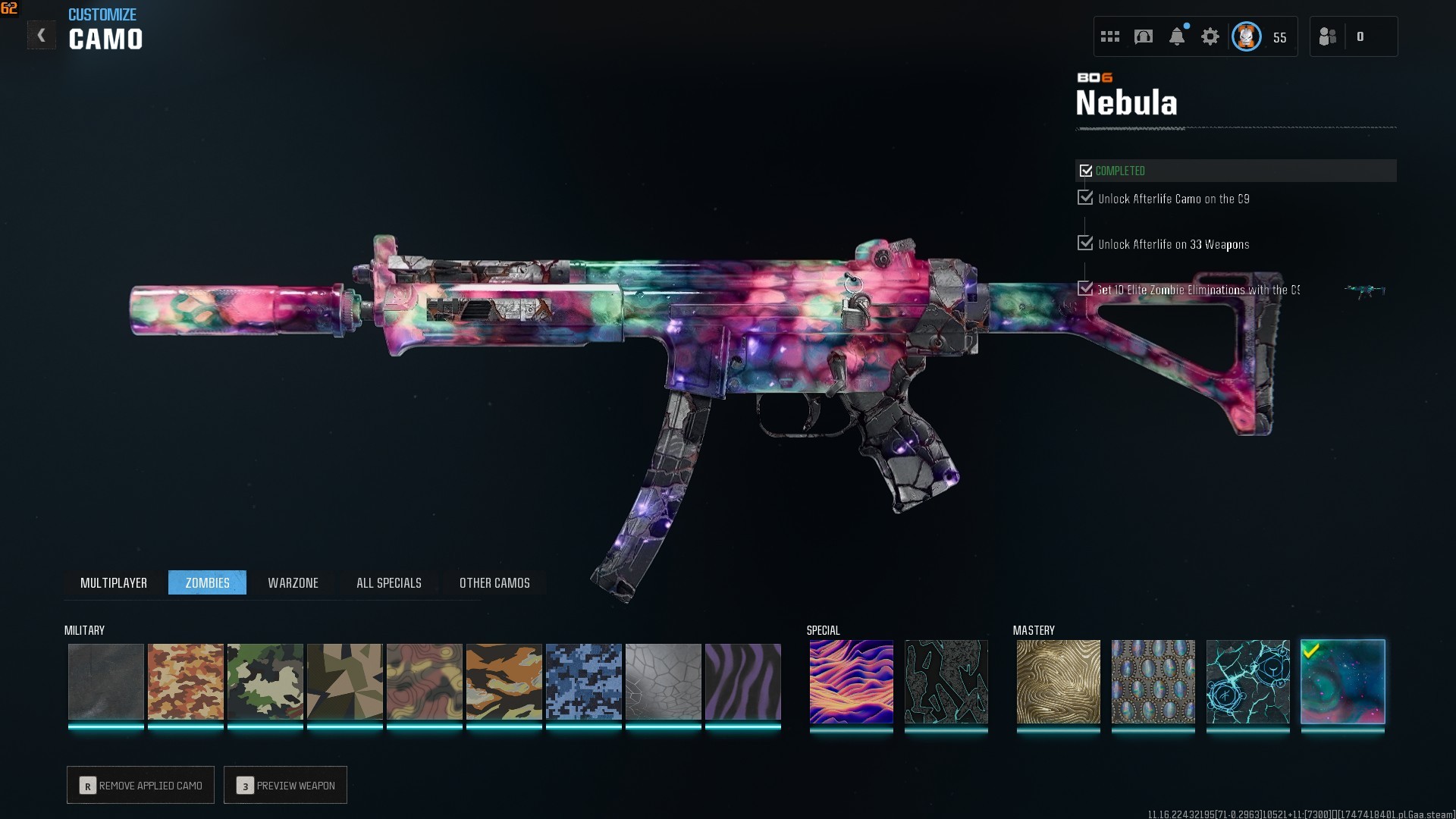Choose the orange woodland military camo

(186, 681)
